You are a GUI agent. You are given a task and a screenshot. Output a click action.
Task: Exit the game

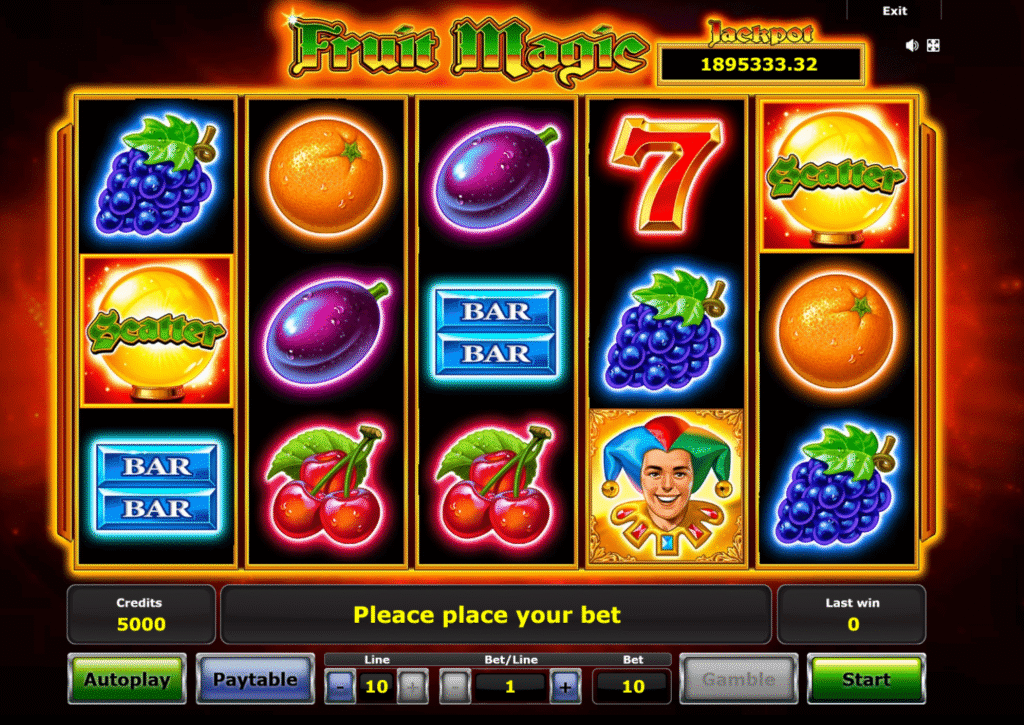click(x=895, y=11)
